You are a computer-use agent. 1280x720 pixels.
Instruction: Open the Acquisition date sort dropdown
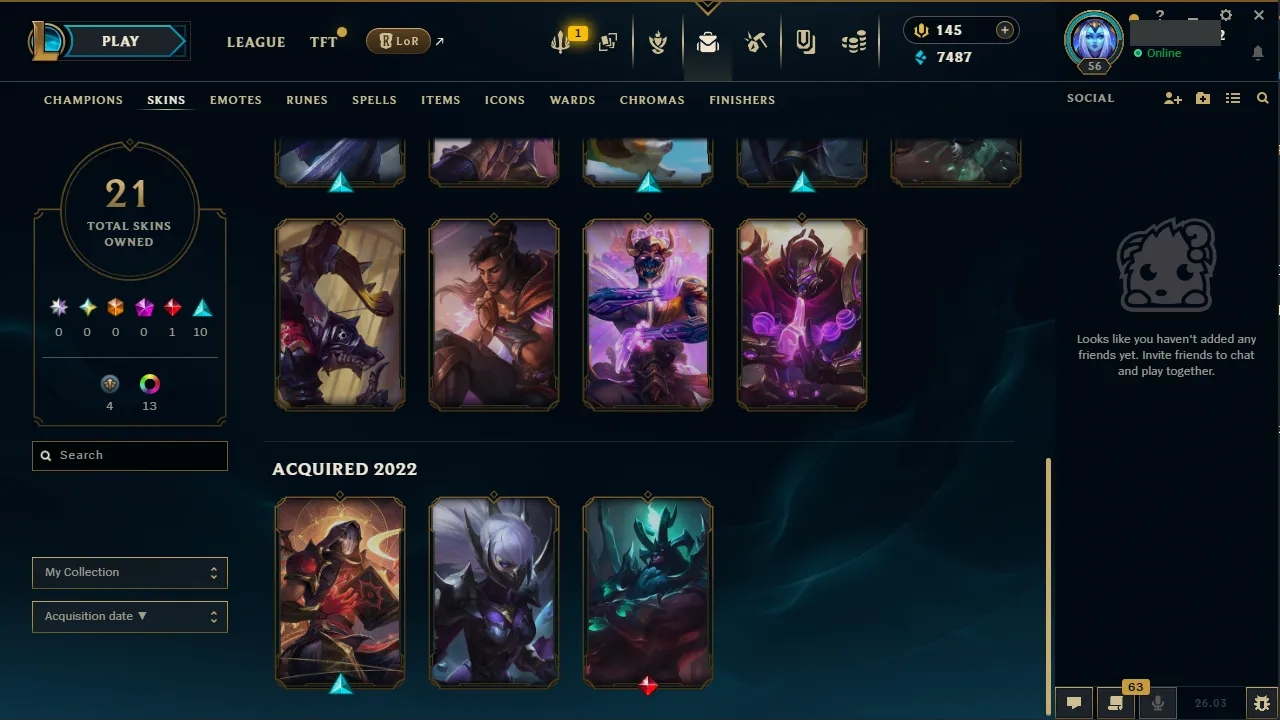tap(129, 616)
